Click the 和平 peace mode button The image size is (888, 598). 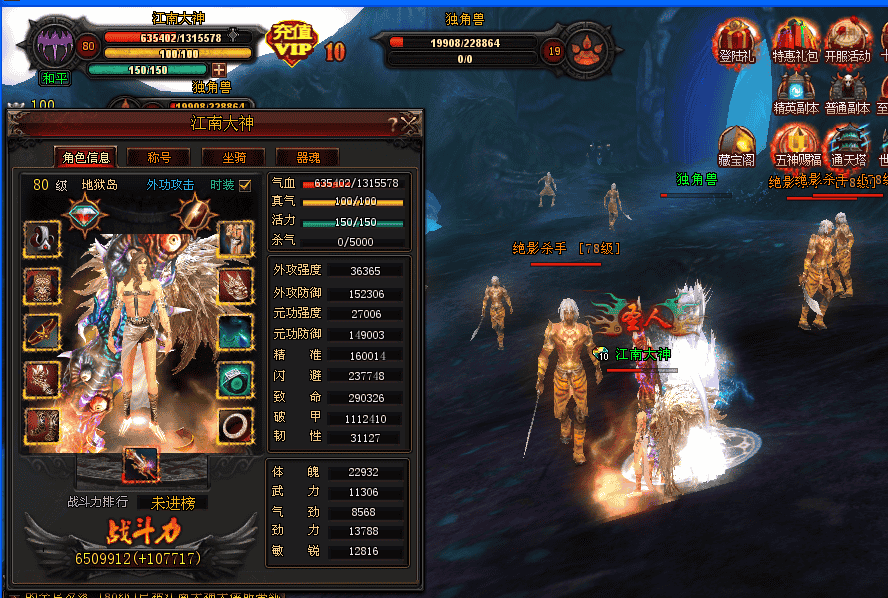(54, 77)
